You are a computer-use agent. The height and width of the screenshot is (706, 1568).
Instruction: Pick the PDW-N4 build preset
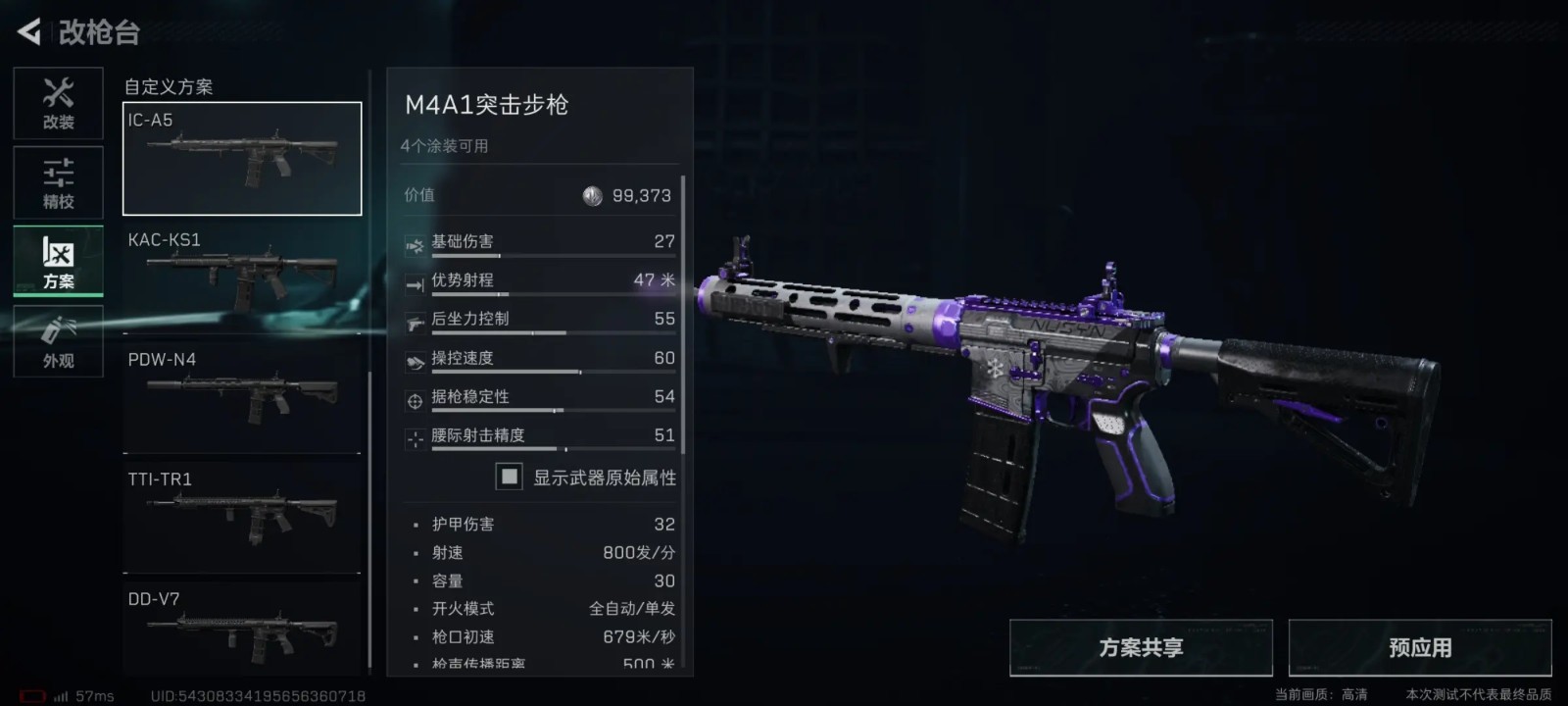[242, 397]
